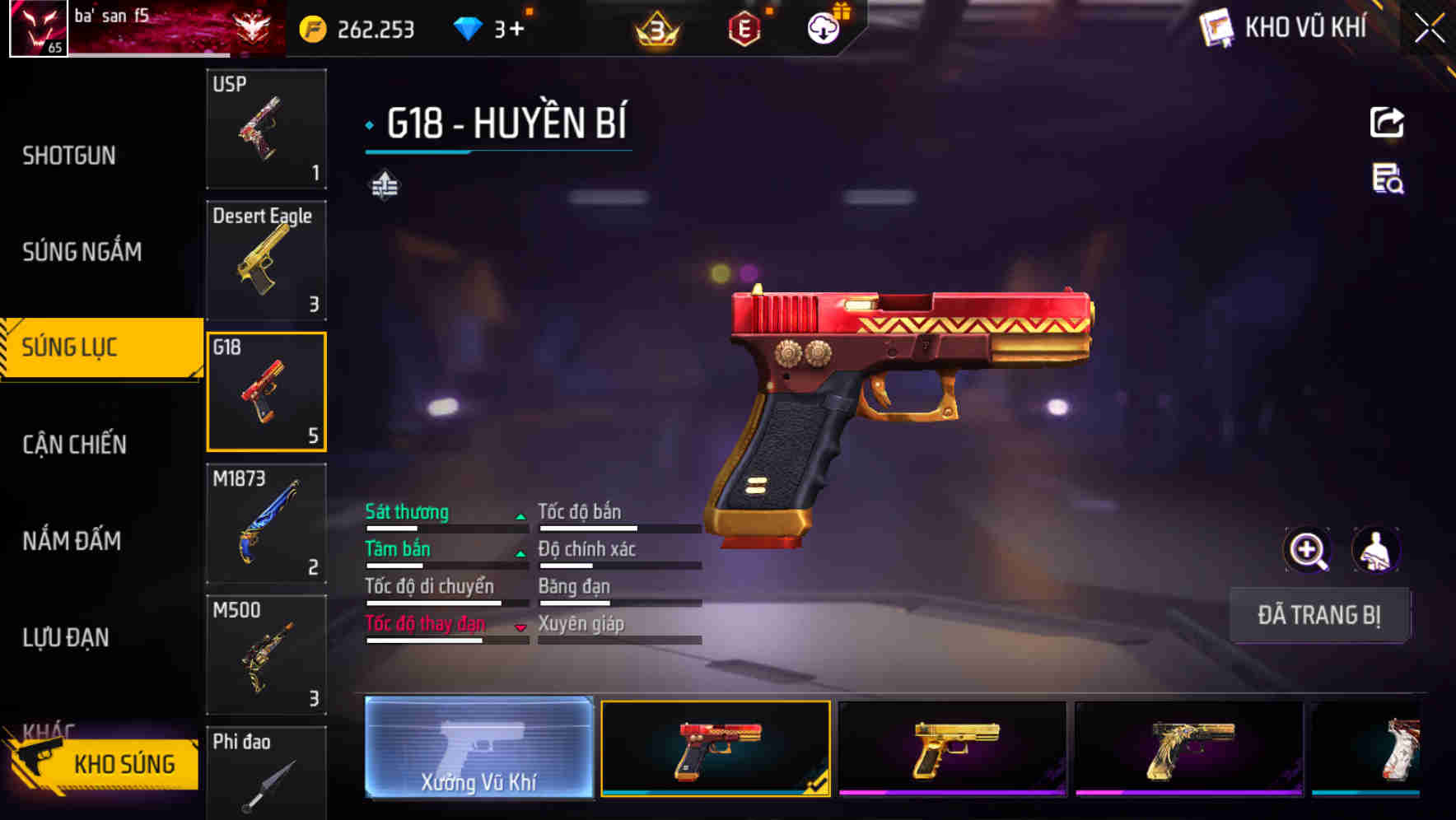Open the share weapon icon
The width and height of the screenshot is (1456, 820).
(1388, 122)
